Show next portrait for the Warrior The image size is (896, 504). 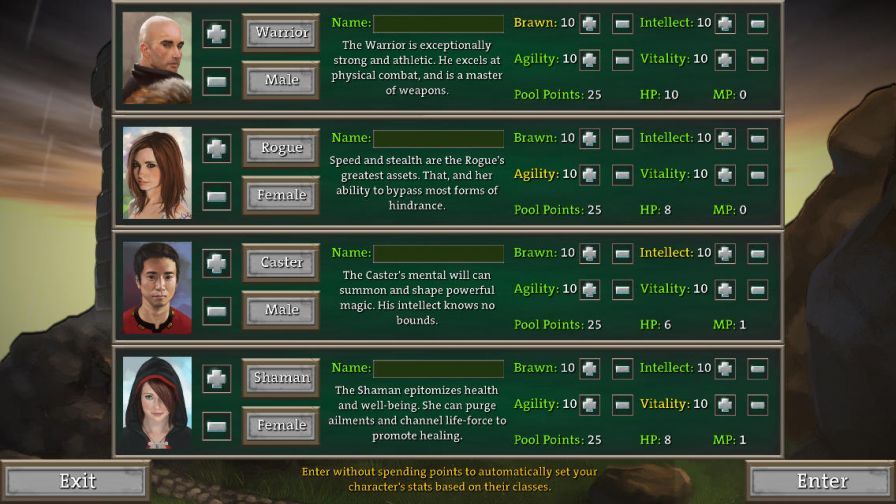click(x=217, y=32)
